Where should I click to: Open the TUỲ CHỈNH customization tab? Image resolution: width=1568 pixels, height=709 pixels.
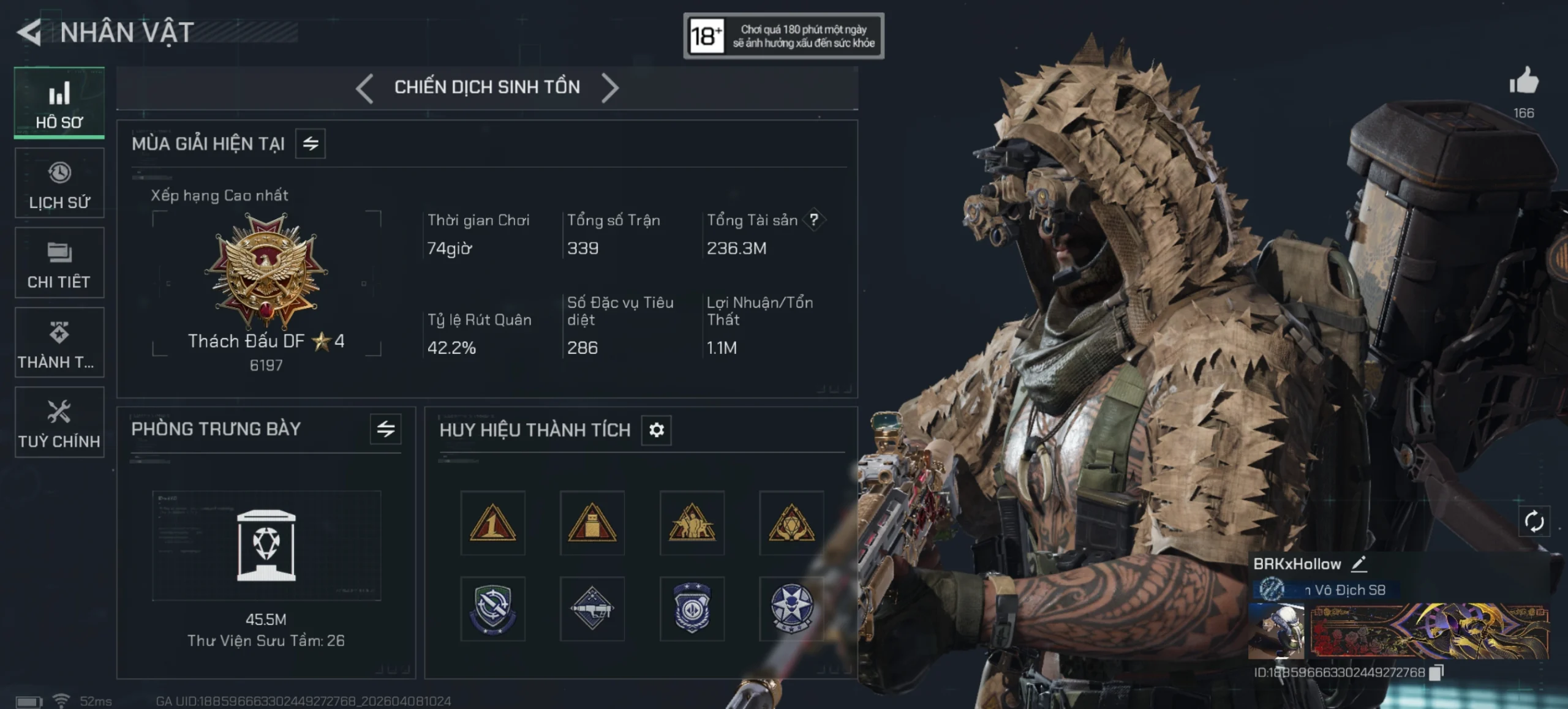59,422
